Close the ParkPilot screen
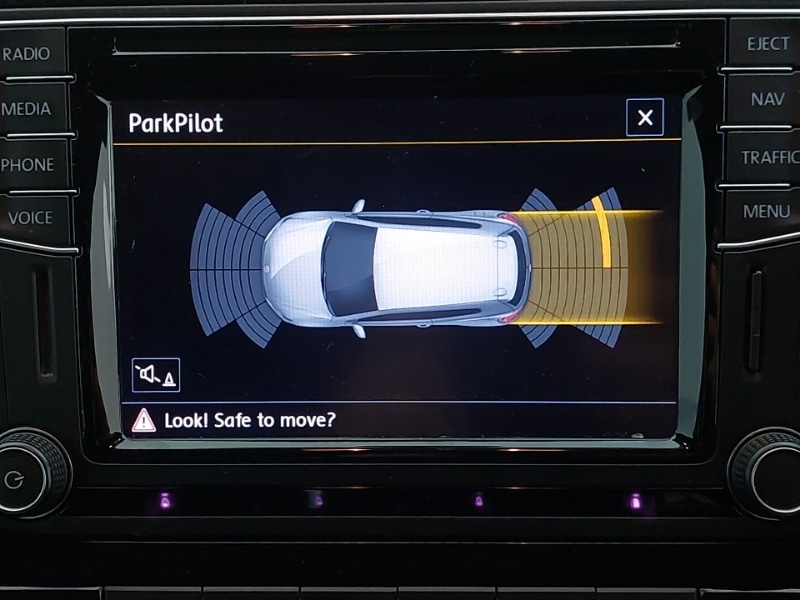Viewport: 800px width, 600px height. [x=645, y=118]
